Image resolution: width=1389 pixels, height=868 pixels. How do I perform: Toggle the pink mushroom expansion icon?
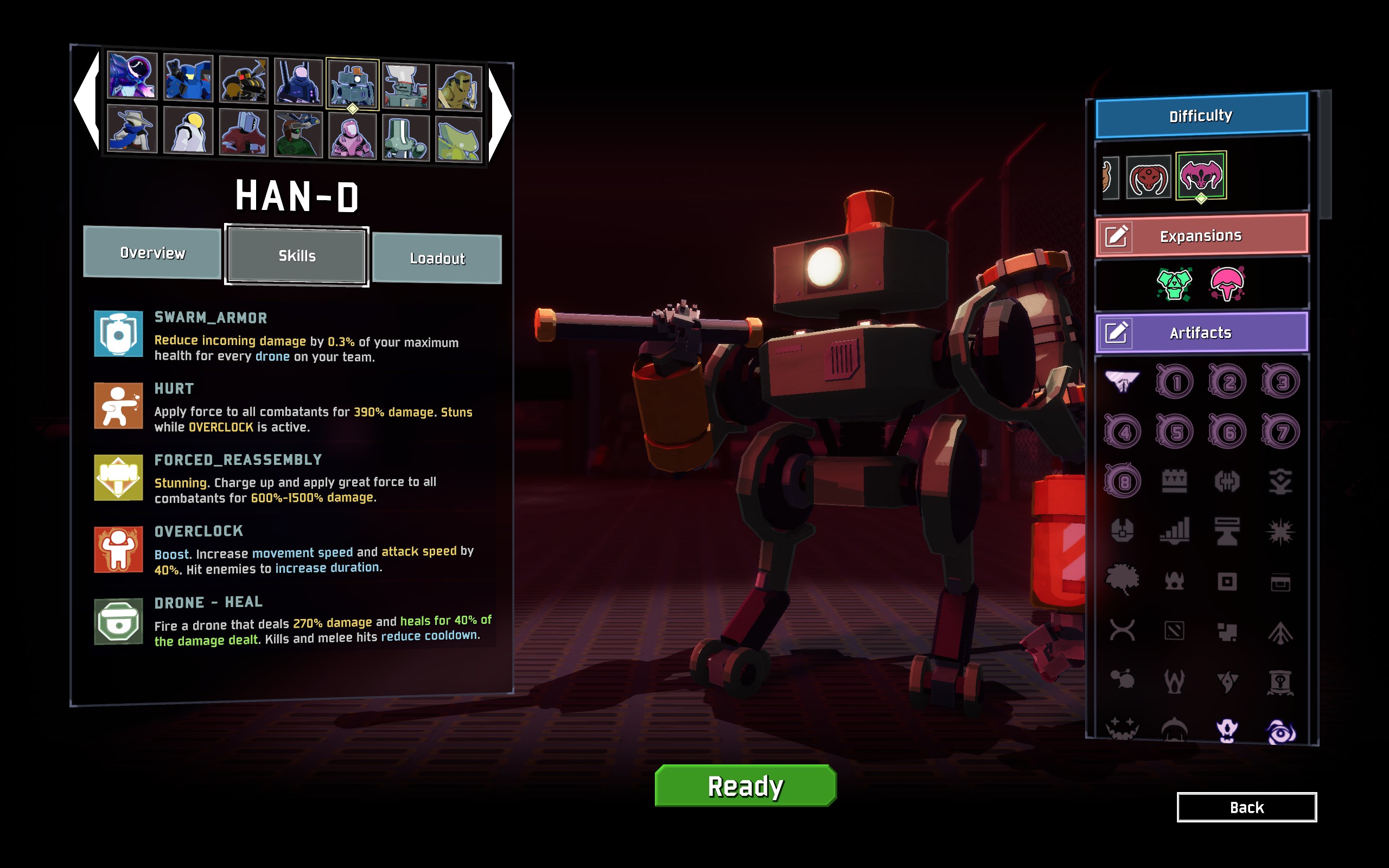tap(1227, 284)
